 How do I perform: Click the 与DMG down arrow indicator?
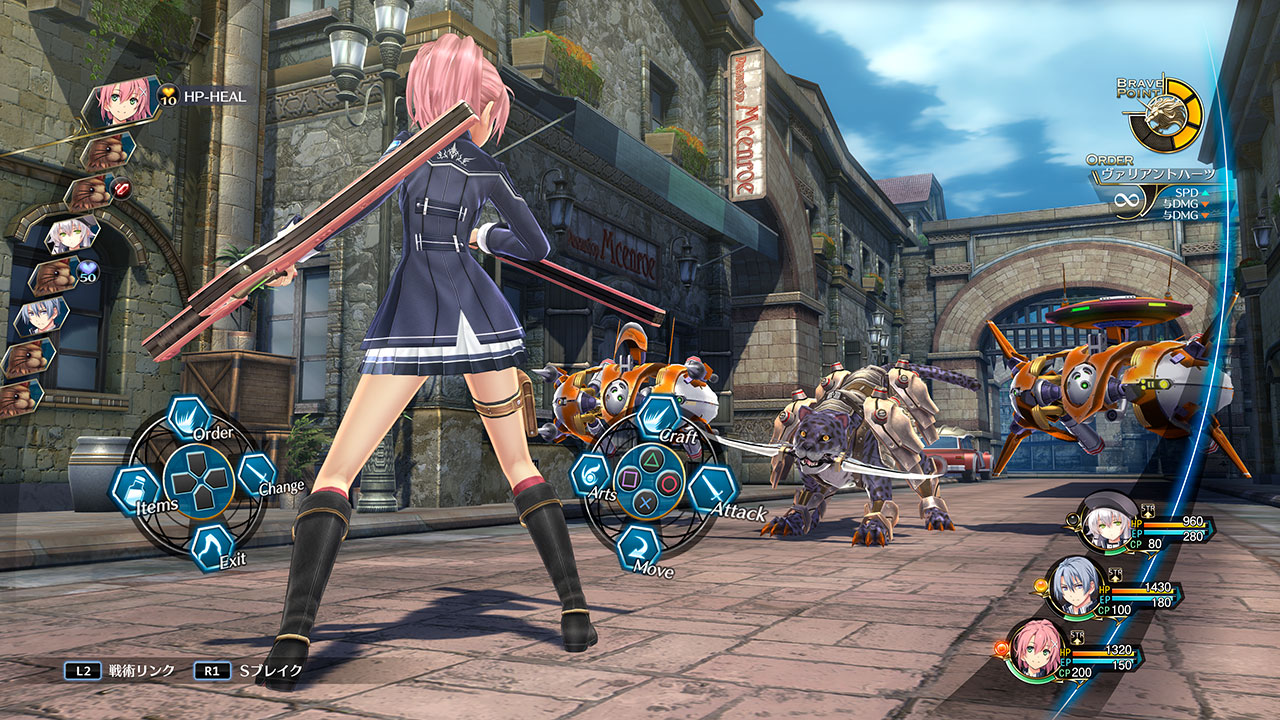[x=1205, y=204]
